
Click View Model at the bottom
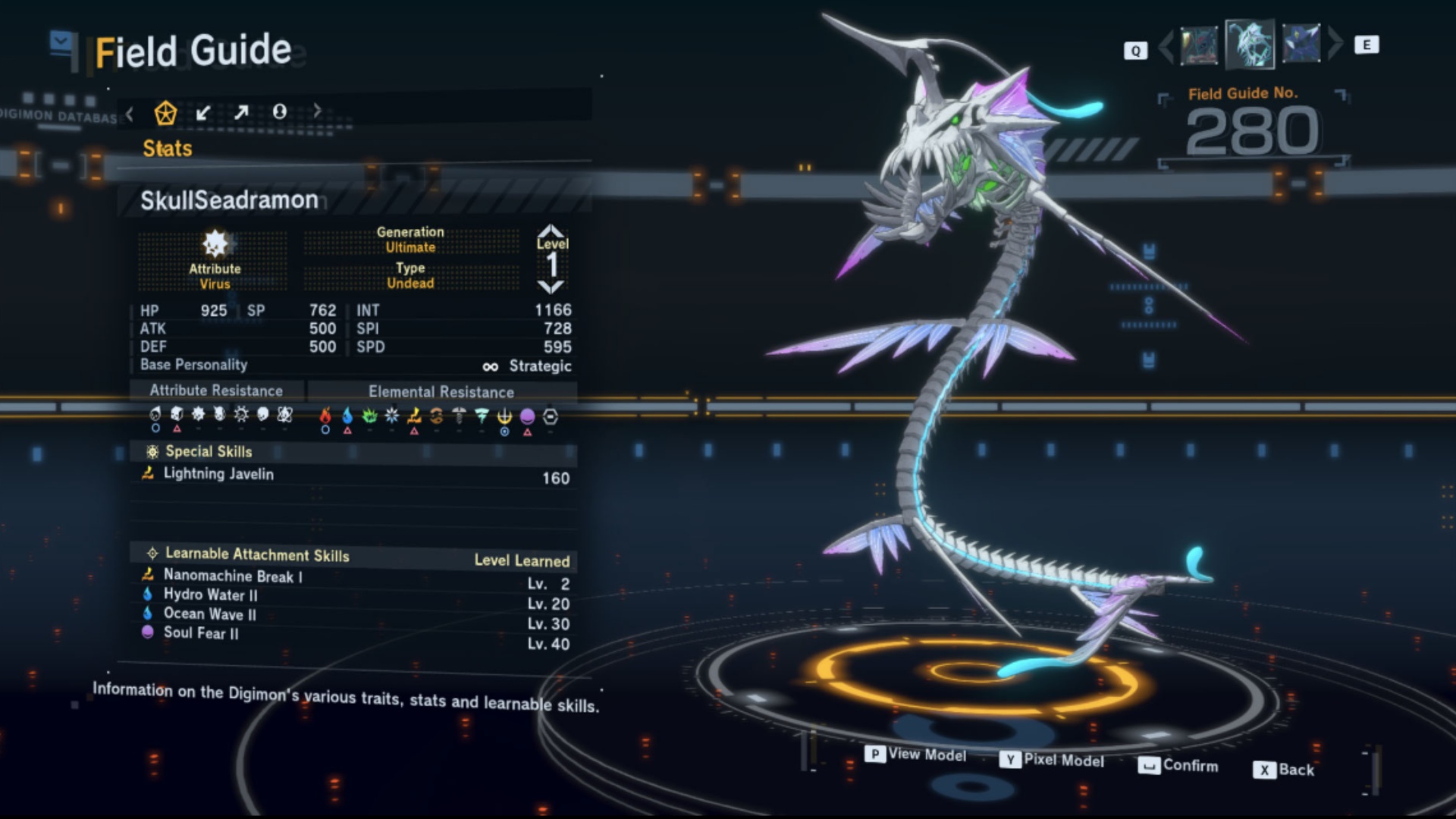(916, 755)
